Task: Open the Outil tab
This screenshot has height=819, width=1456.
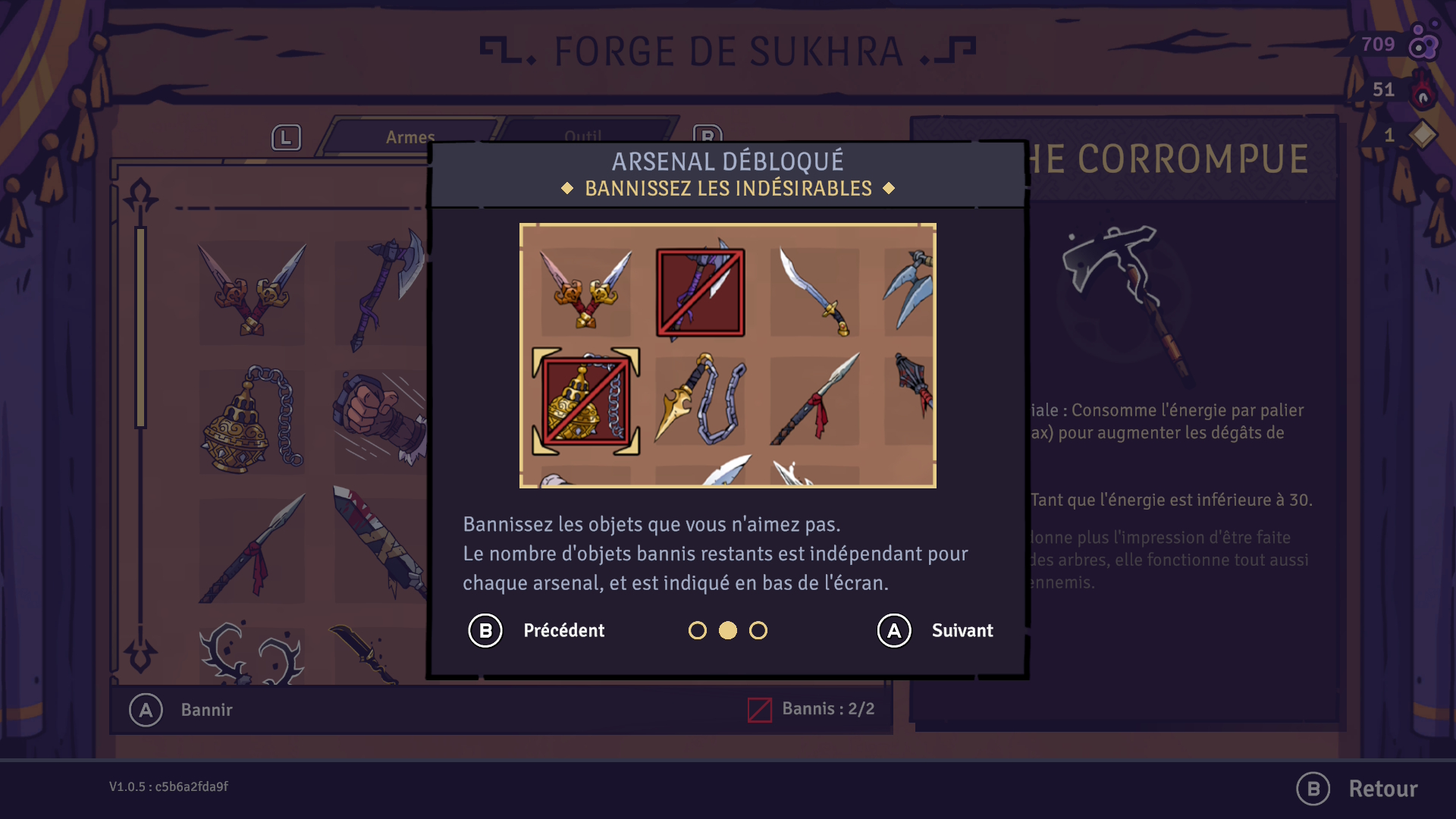Action: click(582, 137)
